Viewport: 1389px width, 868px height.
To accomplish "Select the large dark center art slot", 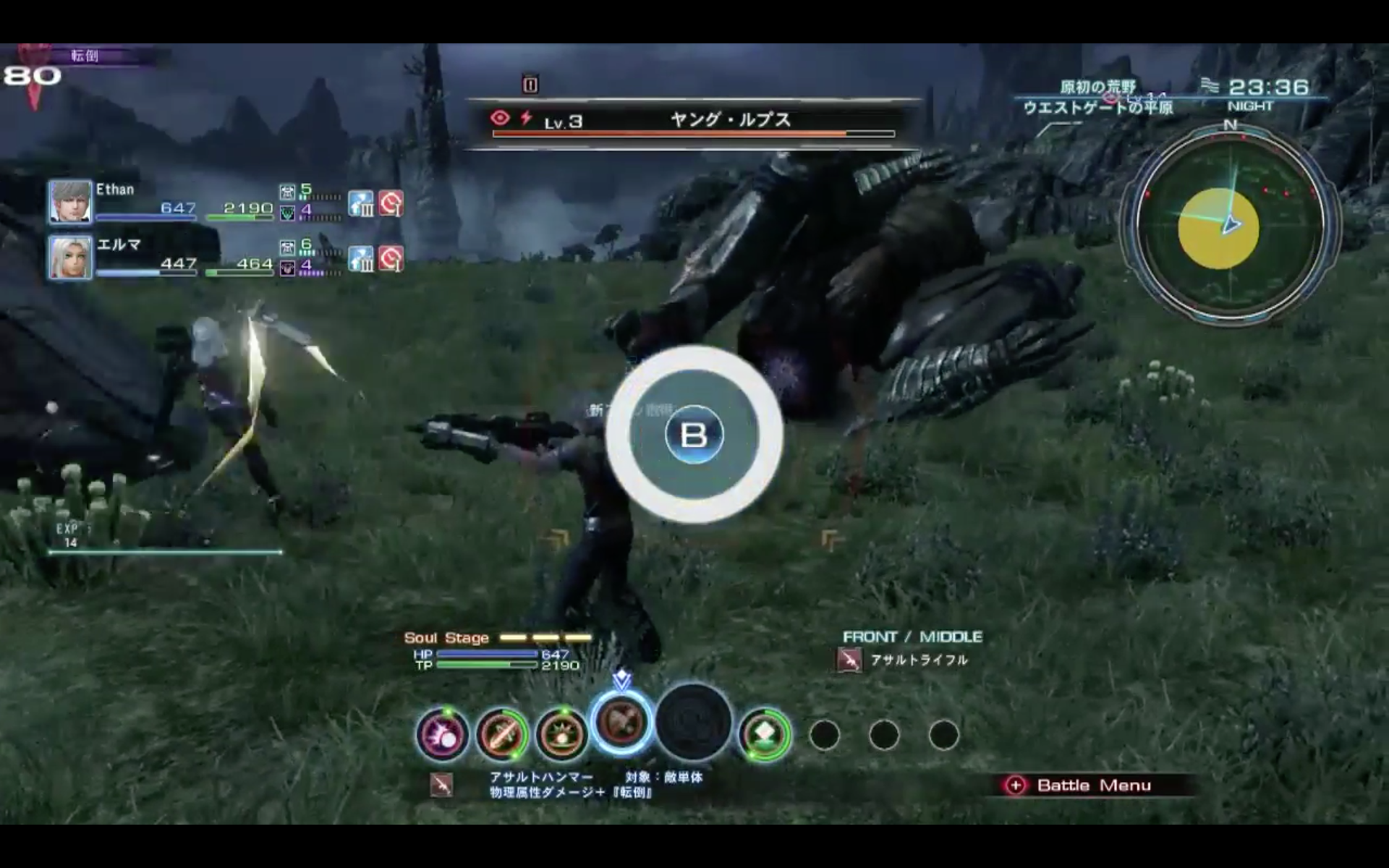I will [693, 722].
